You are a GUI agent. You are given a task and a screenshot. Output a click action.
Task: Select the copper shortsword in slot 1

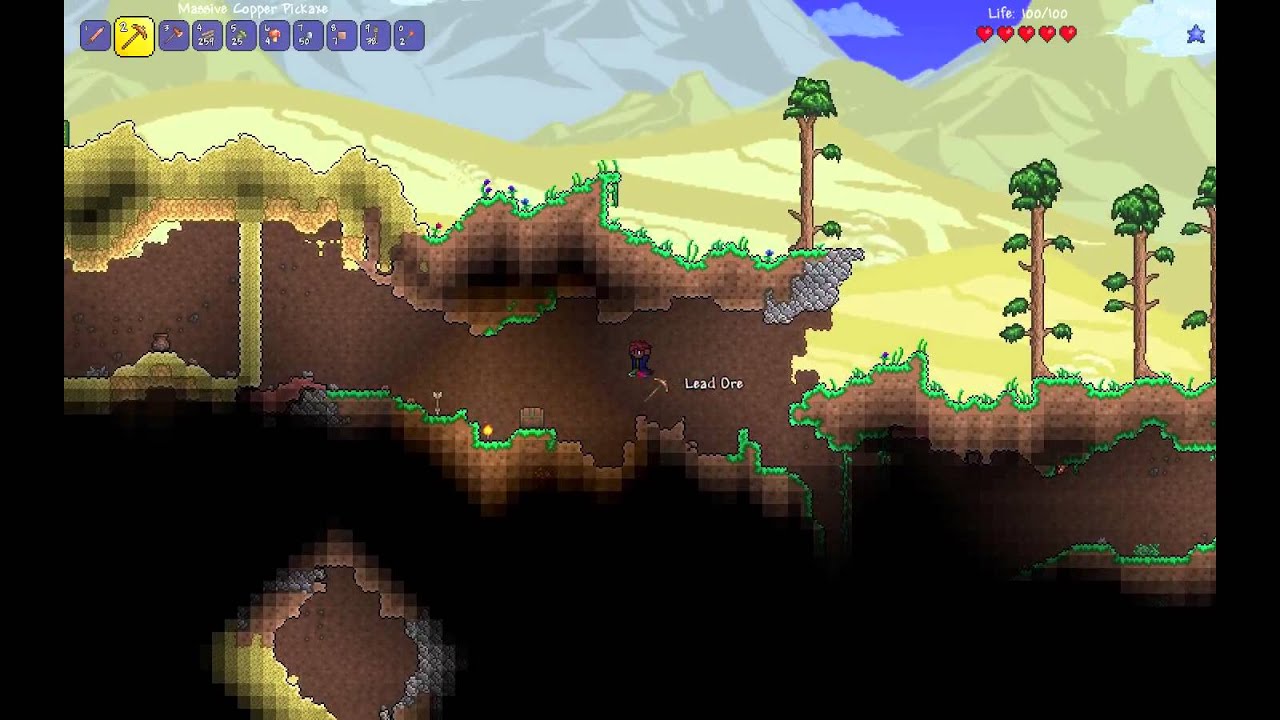[95, 36]
